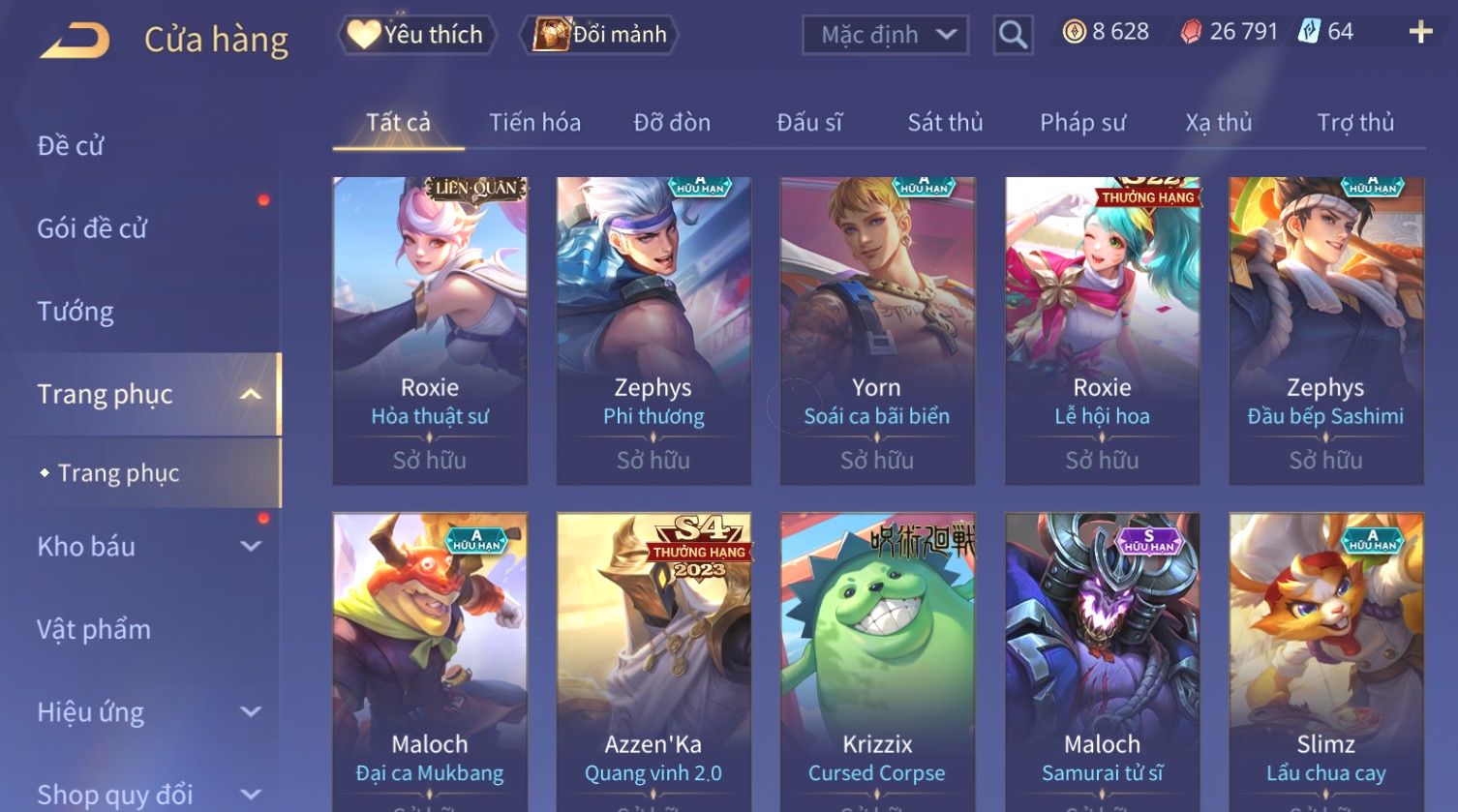Open the Yêu thích favorites list
Screen dimensions: 1458x812
[x=416, y=35]
